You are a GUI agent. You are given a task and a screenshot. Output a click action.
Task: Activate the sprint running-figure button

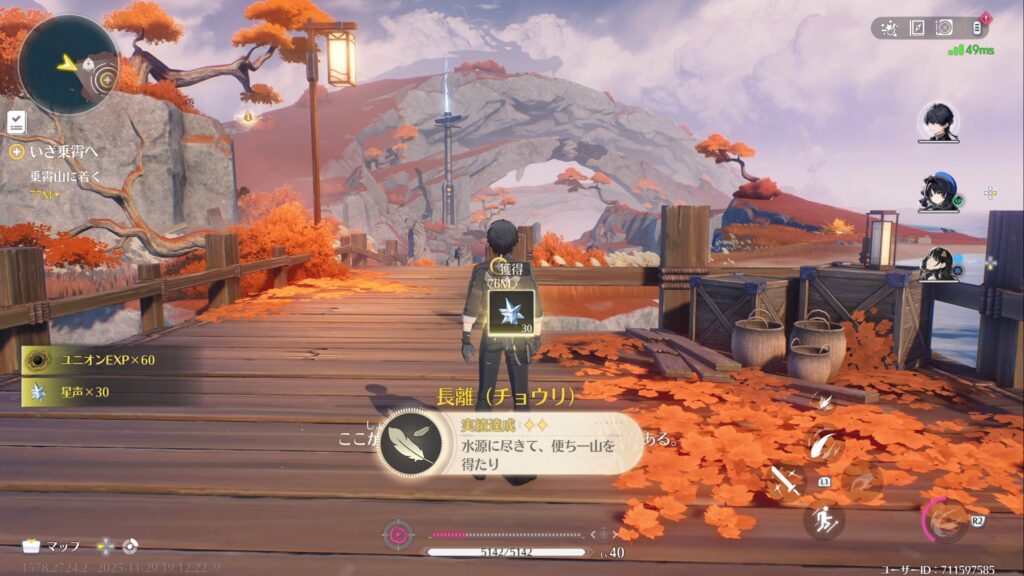click(823, 520)
